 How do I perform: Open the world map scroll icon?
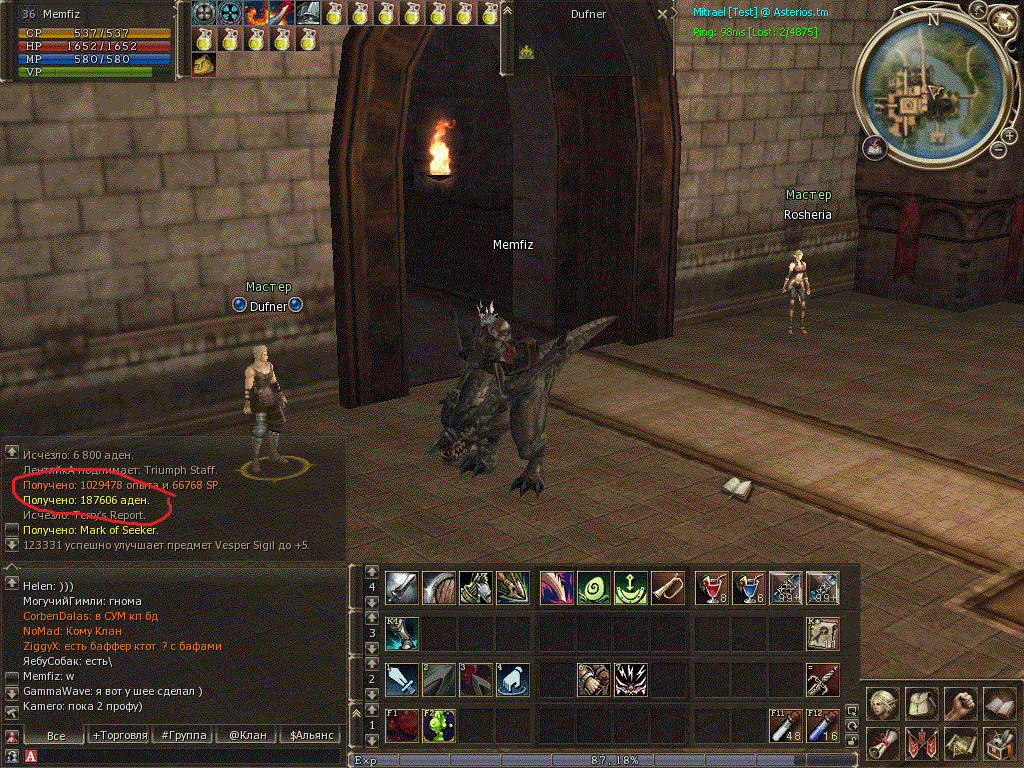pyautogui.click(x=960, y=743)
